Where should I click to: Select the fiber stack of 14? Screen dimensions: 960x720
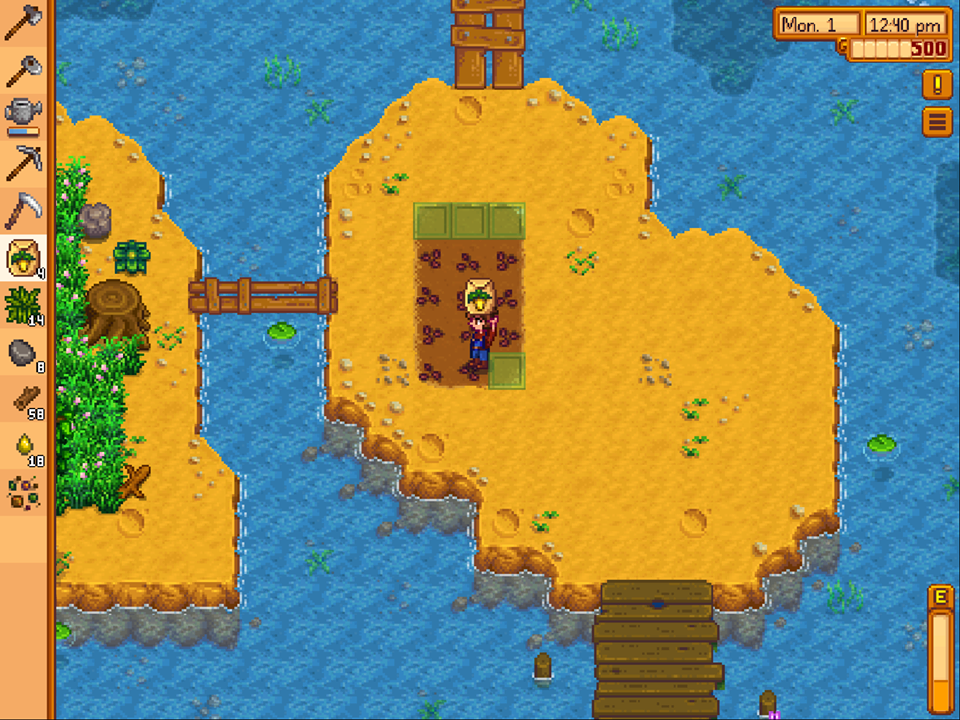[23, 305]
